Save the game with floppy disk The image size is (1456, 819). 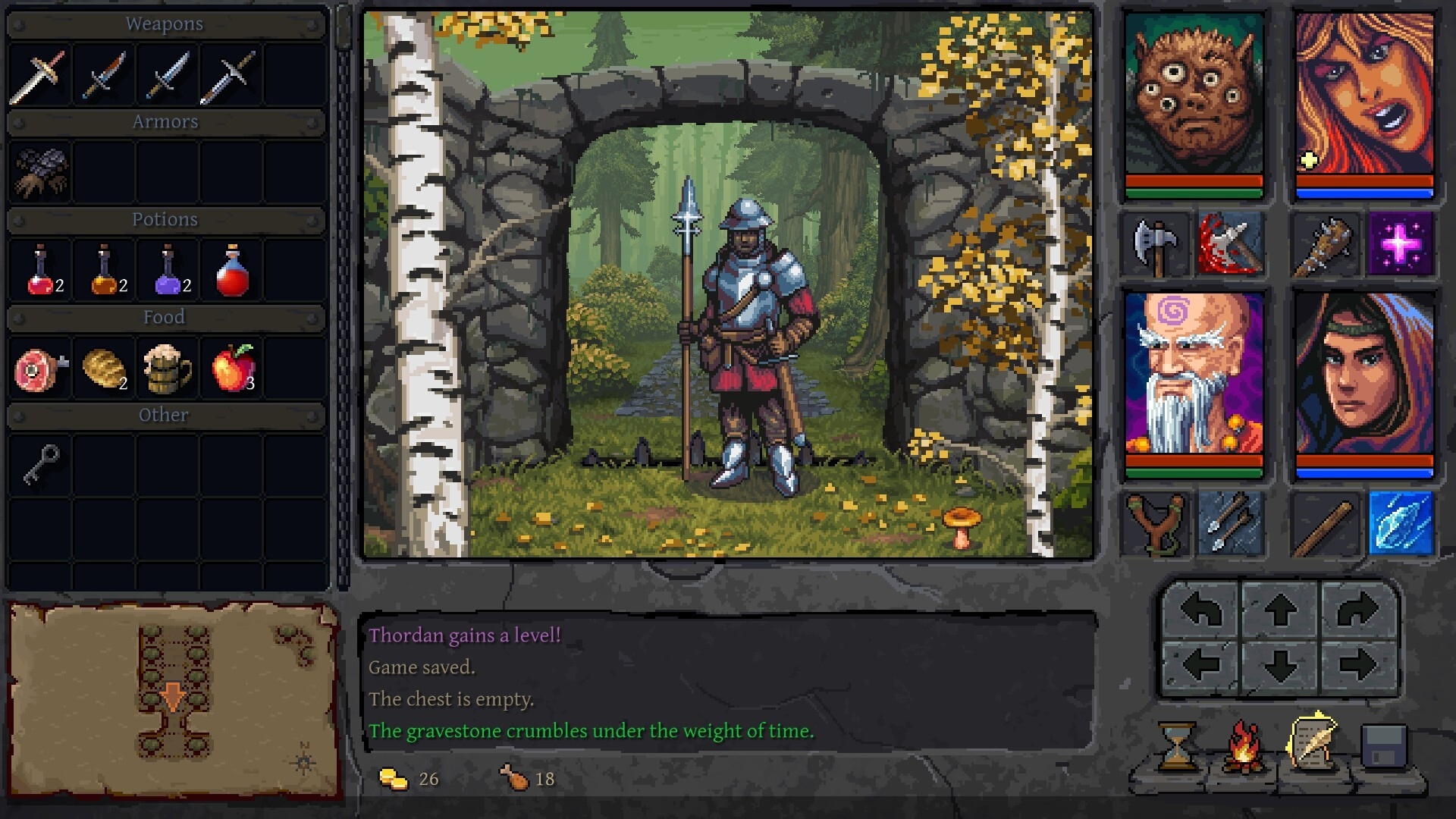click(1384, 747)
